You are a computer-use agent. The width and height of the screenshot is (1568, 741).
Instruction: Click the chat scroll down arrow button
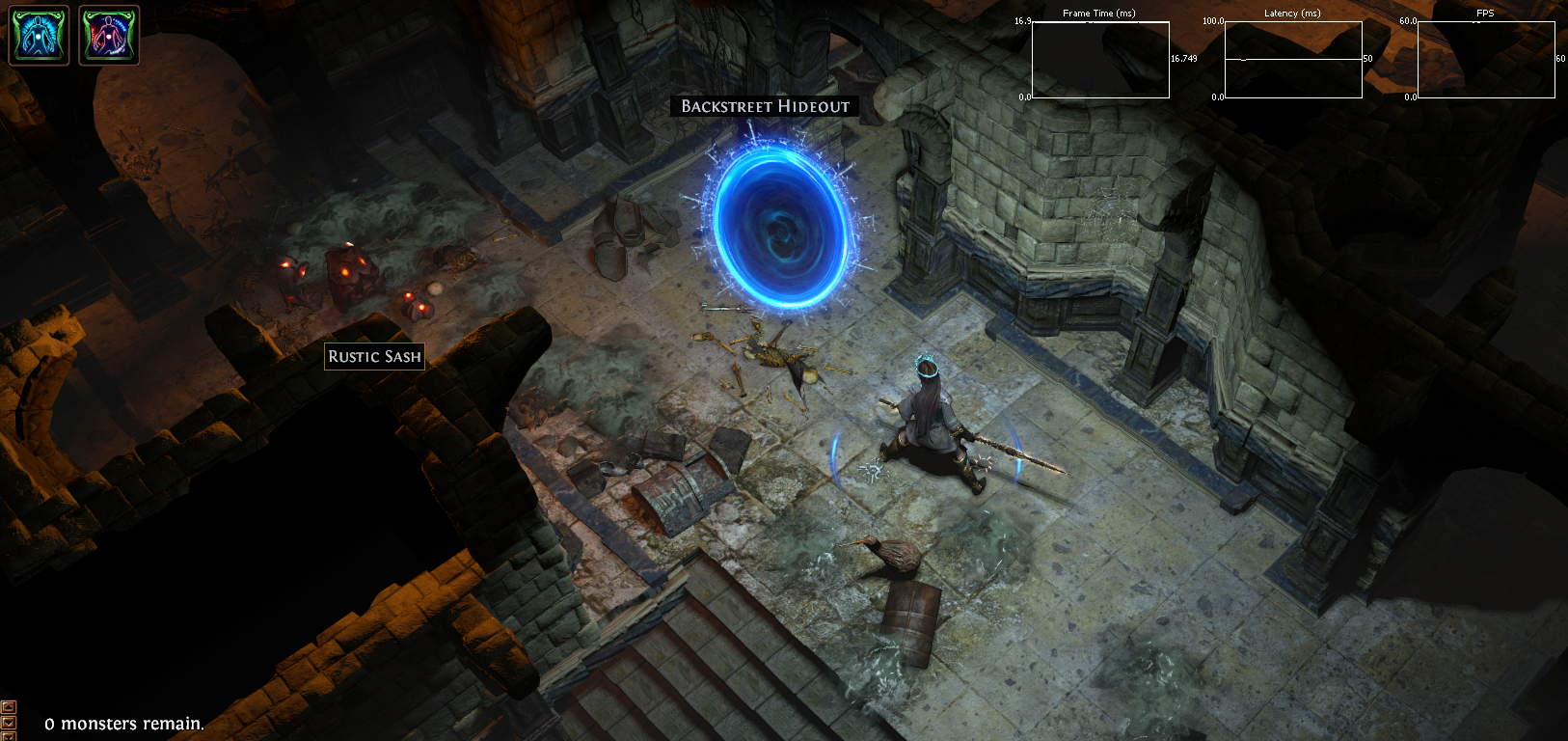click(x=9, y=722)
